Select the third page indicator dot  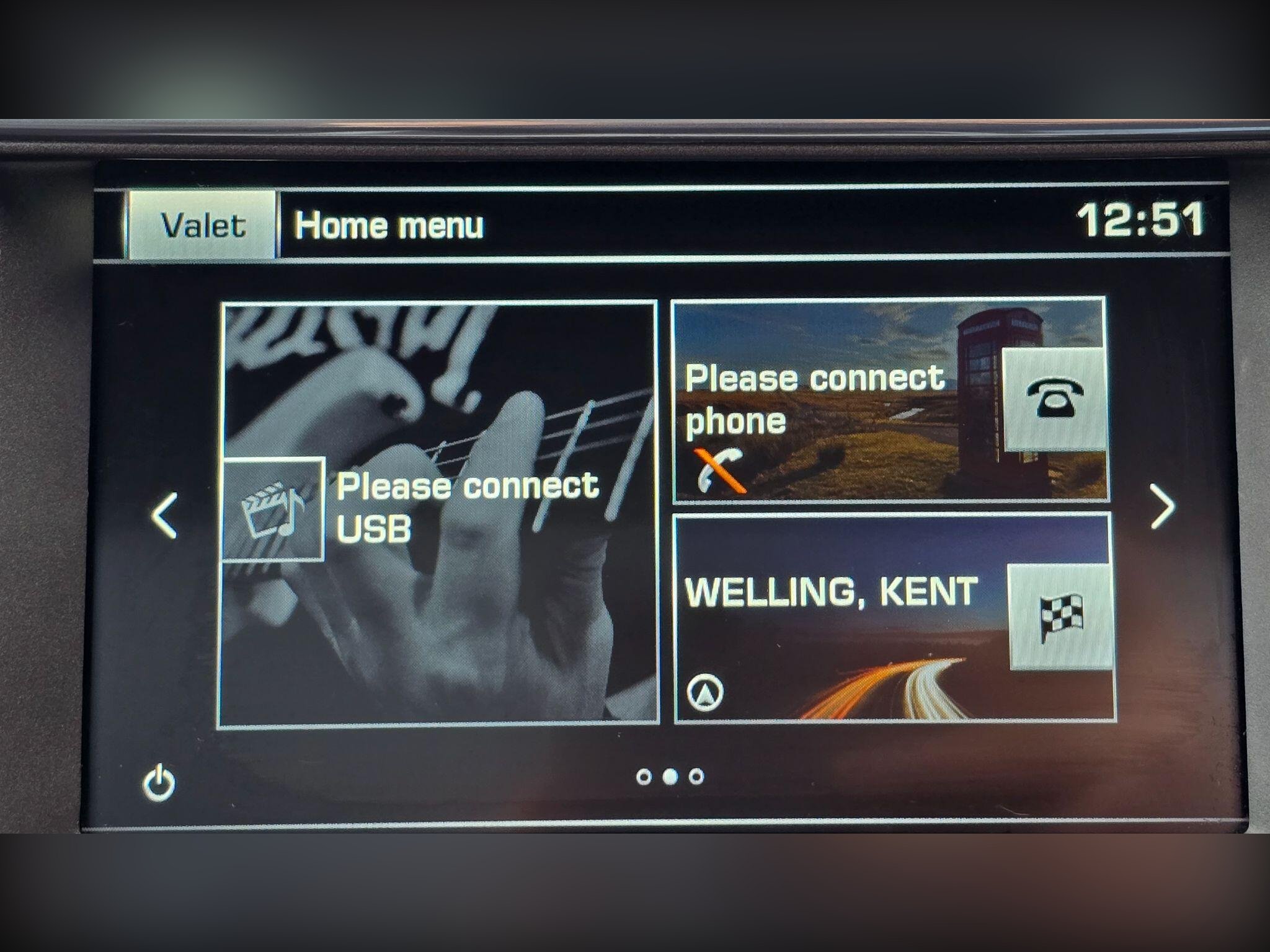[696, 777]
